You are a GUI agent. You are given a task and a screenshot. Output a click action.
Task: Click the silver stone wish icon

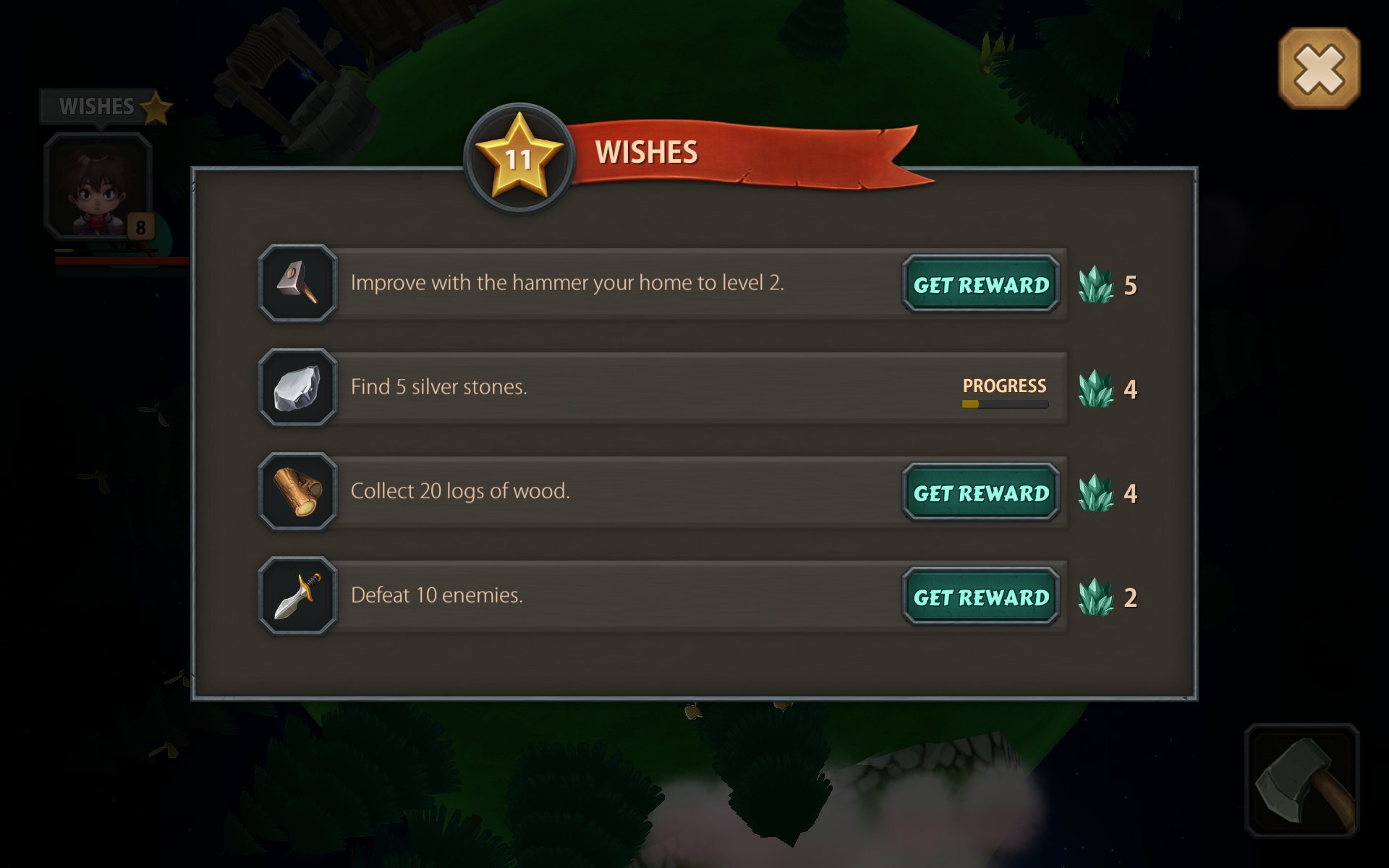click(x=297, y=388)
